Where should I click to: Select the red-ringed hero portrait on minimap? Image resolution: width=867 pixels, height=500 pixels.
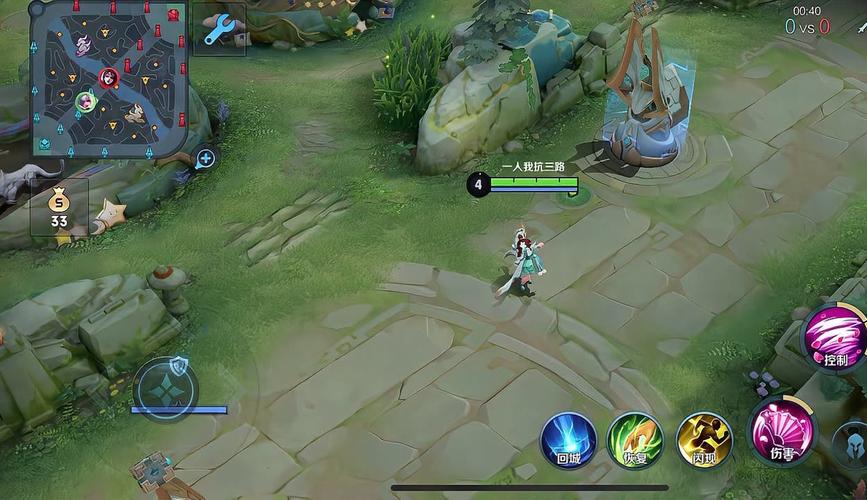coord(109,77)
